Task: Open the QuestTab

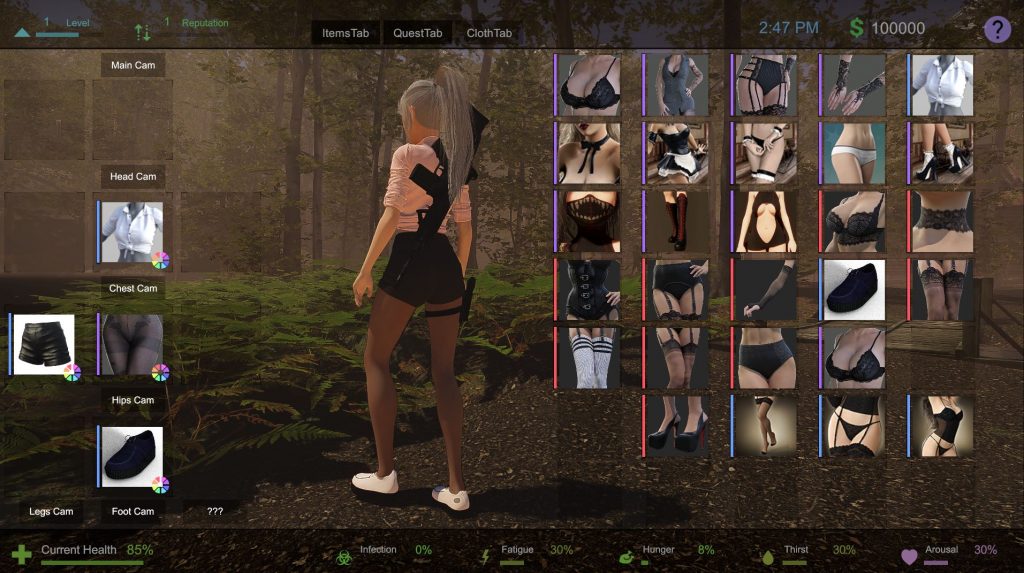Action: click(x=417, y=33)
